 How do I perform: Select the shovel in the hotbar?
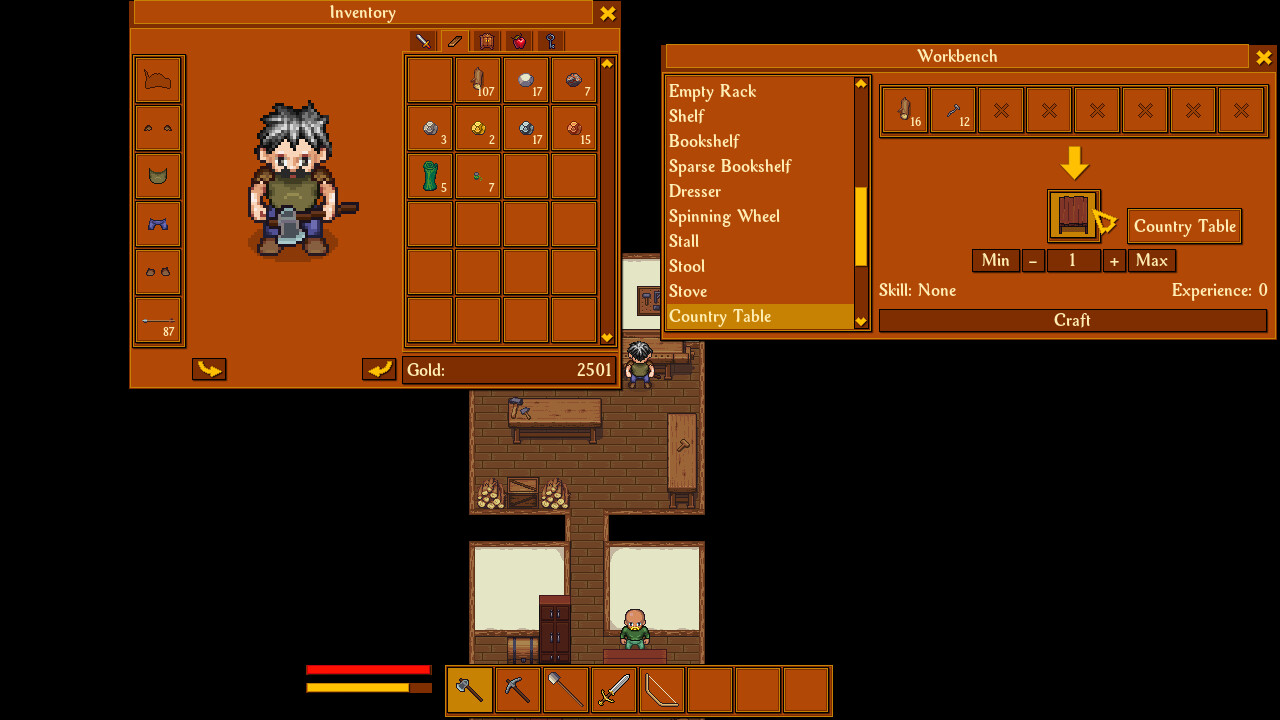pos(564,690)
